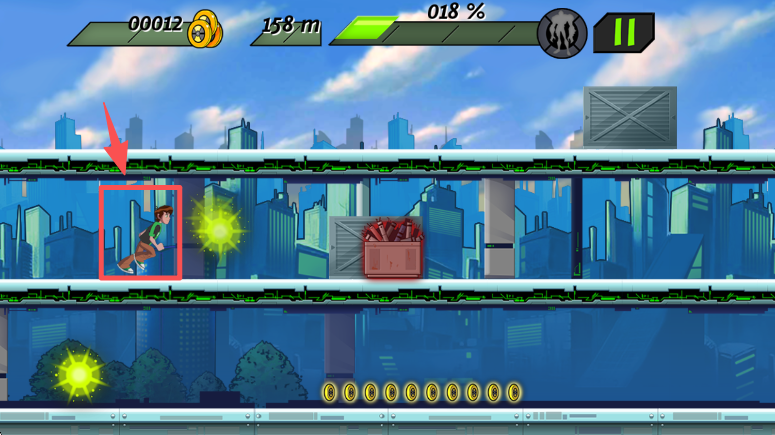775x435 pixels.
Task: Pause the game with the green pause button
Action: [624, 33]
